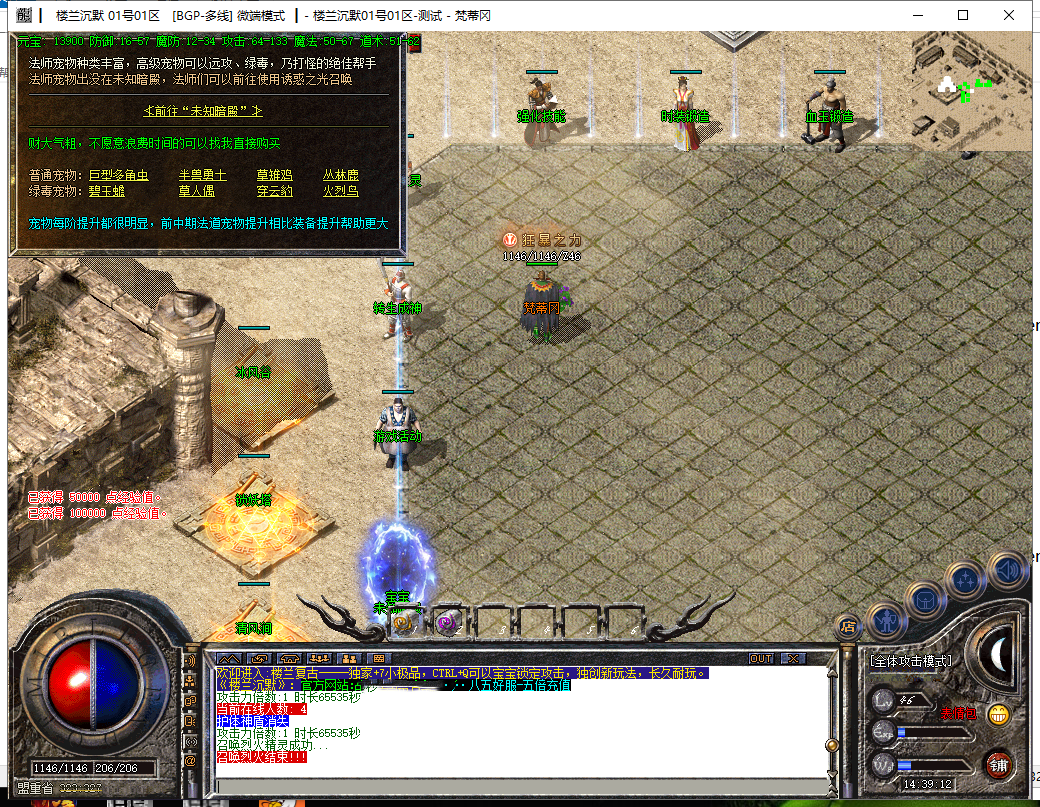Maximize the game window
This screenshot has height=807, width=1040.
[963, 15]
